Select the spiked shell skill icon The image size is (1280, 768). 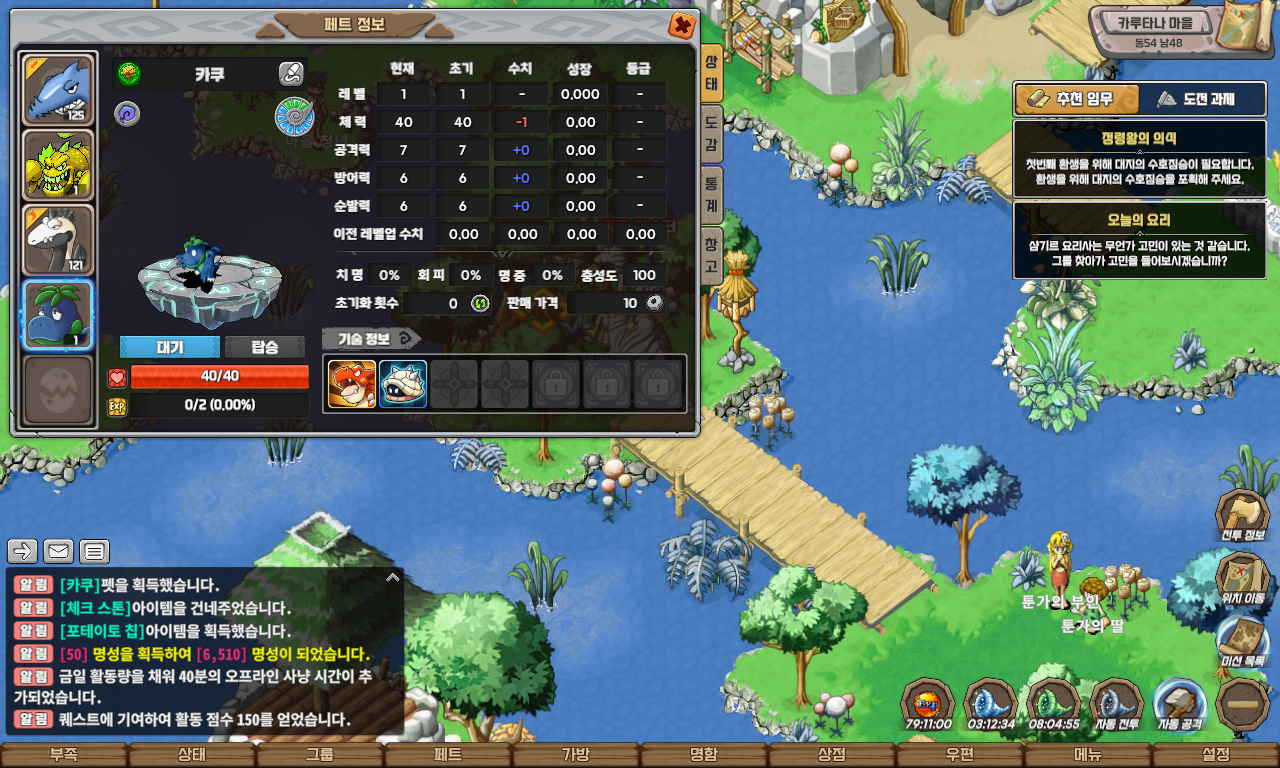click(x=403, y=384)
